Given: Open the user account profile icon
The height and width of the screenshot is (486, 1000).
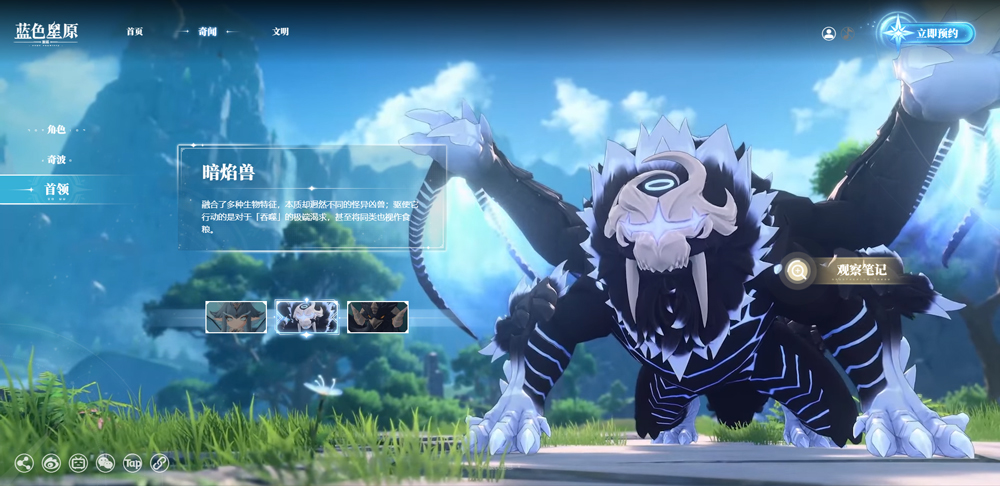Looking at the screenshot, I should (828, 33).
